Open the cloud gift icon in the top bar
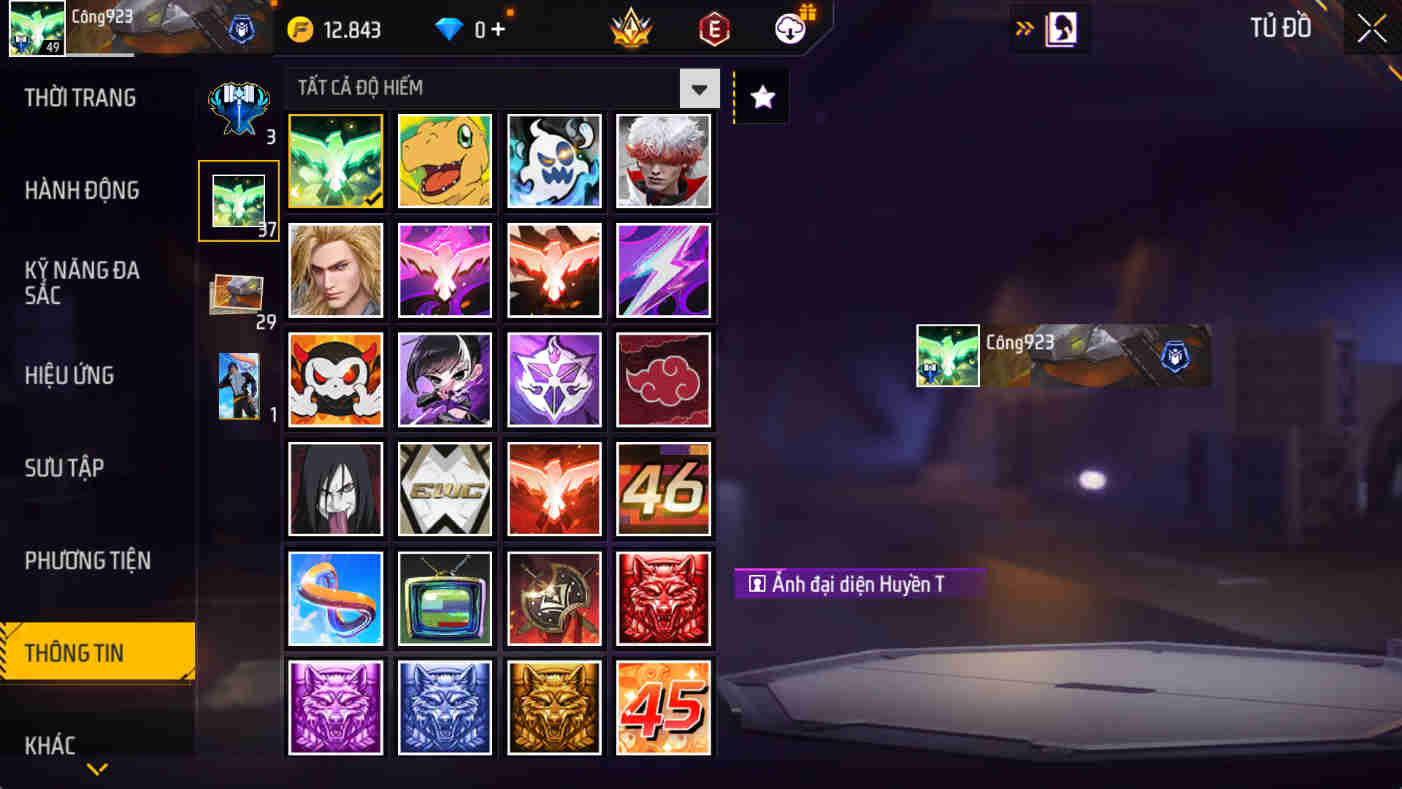 [788, 29]
